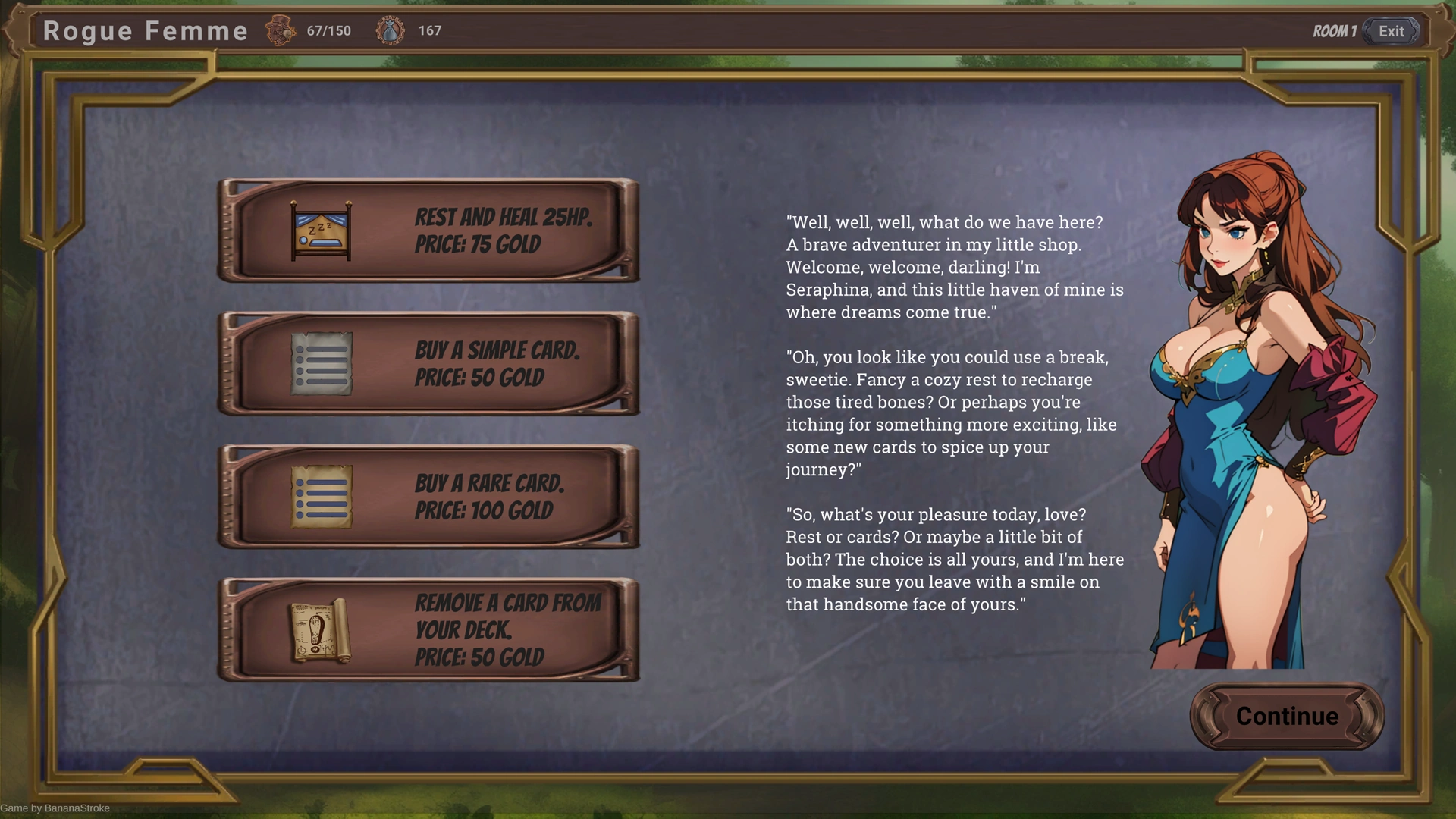Buy a rare card for 100 gold

pyautogui.click(x=428, y=497)
